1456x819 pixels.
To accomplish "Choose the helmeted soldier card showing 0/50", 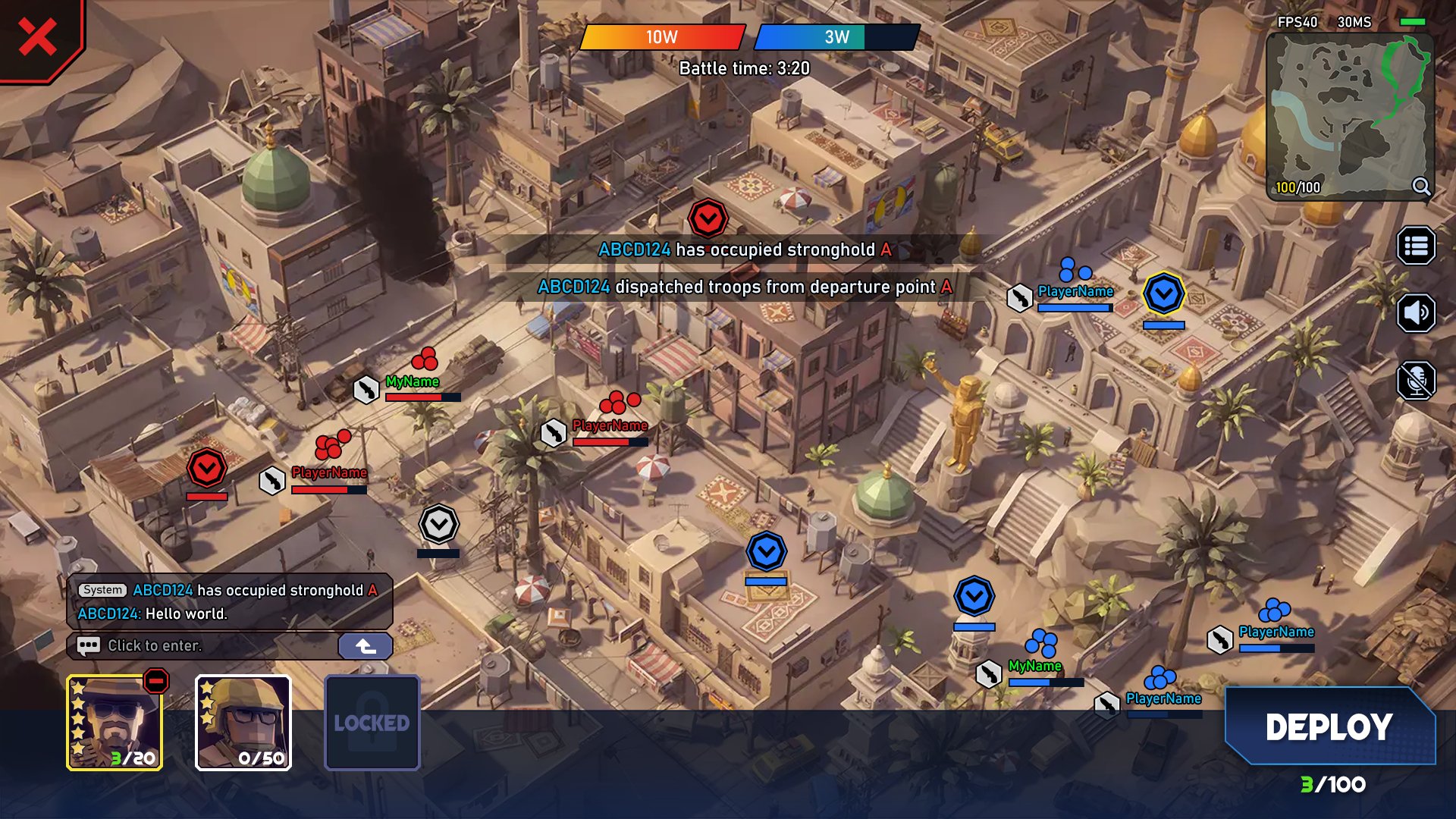I will (x=243, y=723).
